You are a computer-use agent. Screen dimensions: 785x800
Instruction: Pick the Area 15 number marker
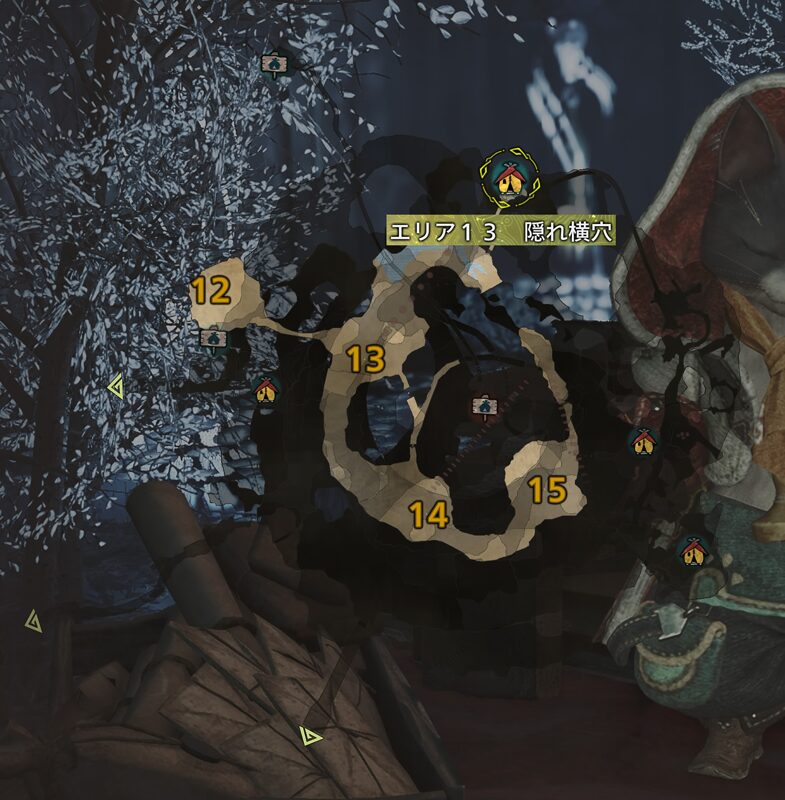[547, 490]
